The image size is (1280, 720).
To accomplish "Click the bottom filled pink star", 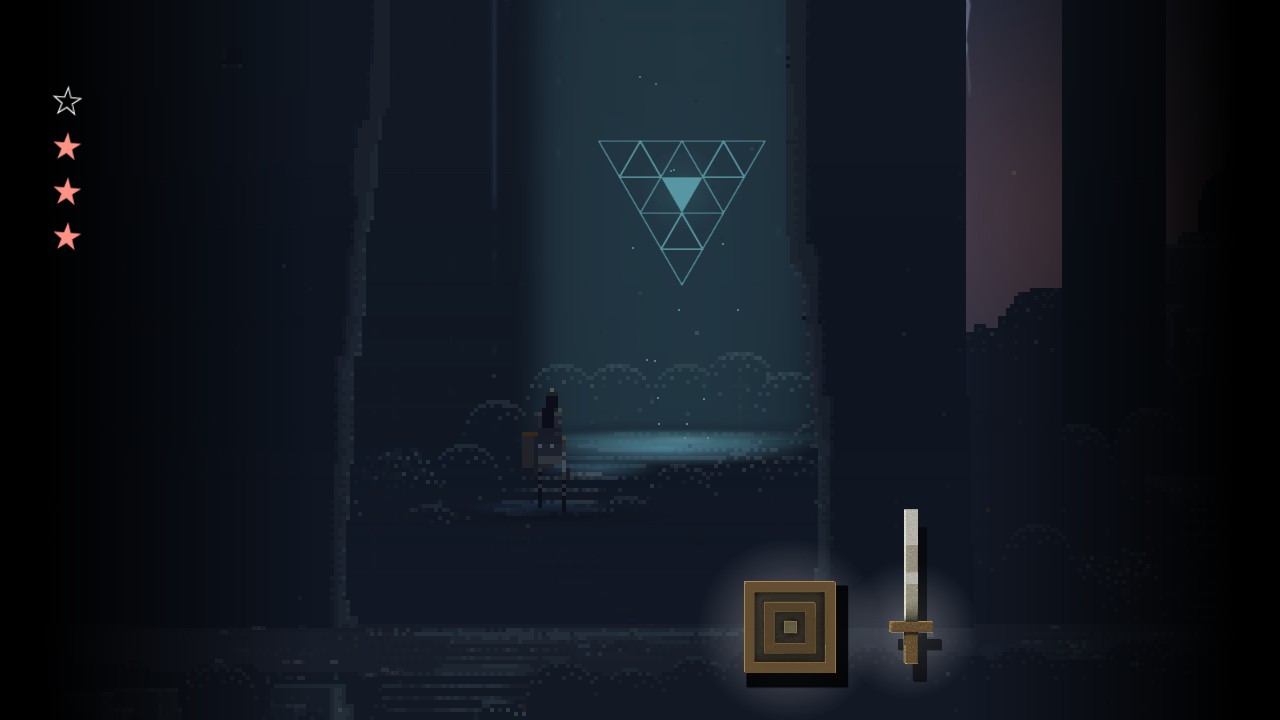I will click(x=66, y=238).
